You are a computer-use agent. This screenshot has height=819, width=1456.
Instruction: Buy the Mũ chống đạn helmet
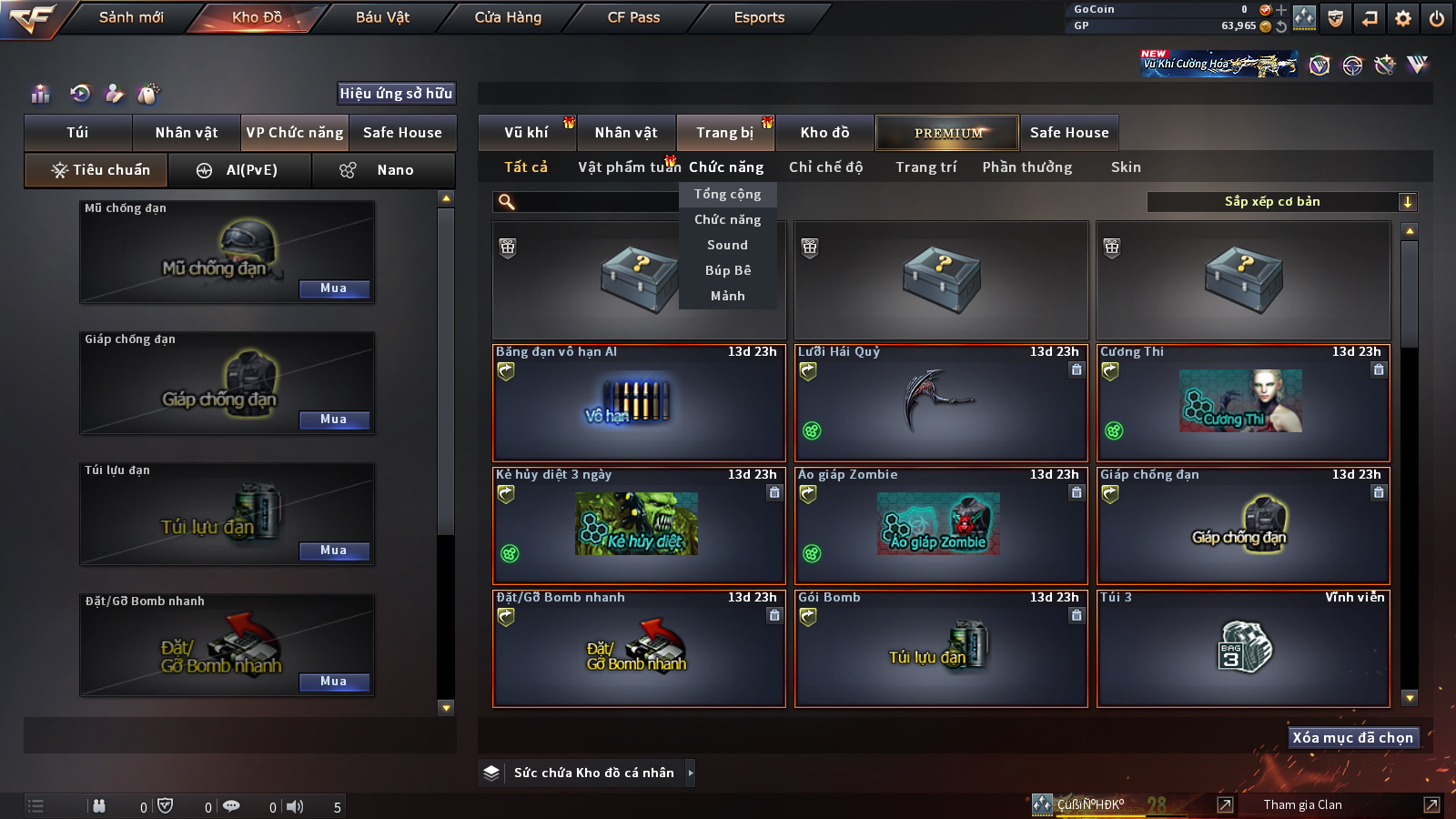(334, 288)
